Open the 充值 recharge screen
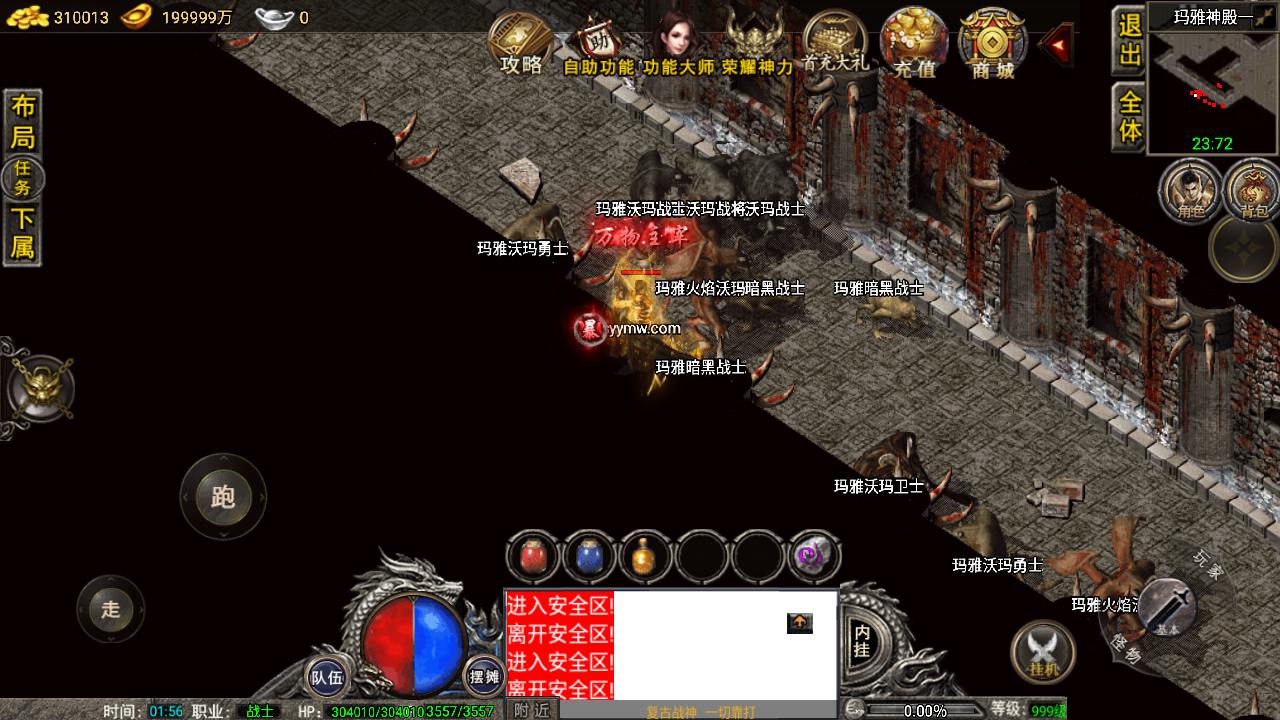Image resolution: width=1280 pixels, height=720 pixels. 914,44
